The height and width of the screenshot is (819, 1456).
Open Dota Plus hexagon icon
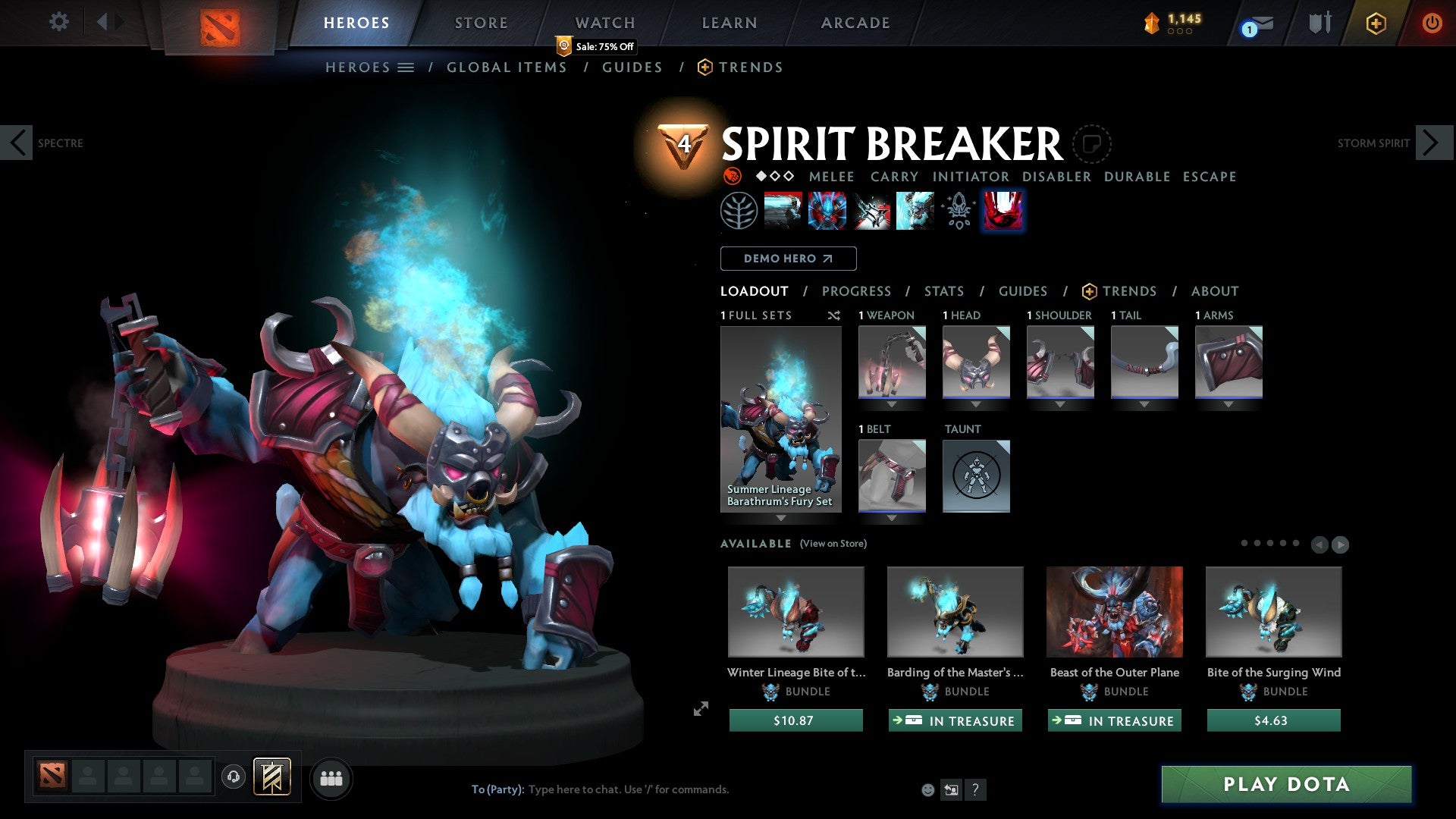(x=1375, y=24)
